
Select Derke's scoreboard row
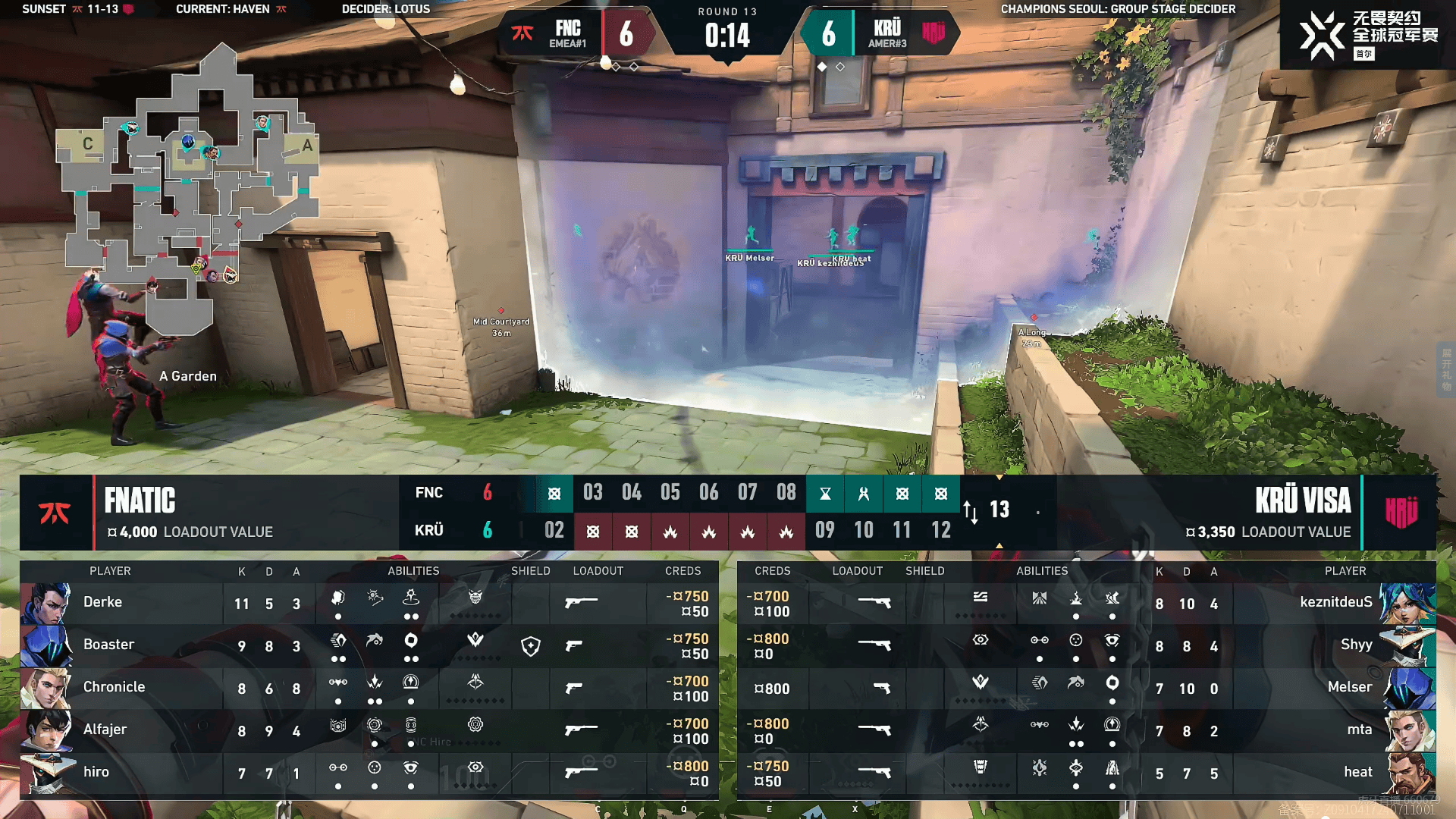pyautogui.click(x=102, y=603)
